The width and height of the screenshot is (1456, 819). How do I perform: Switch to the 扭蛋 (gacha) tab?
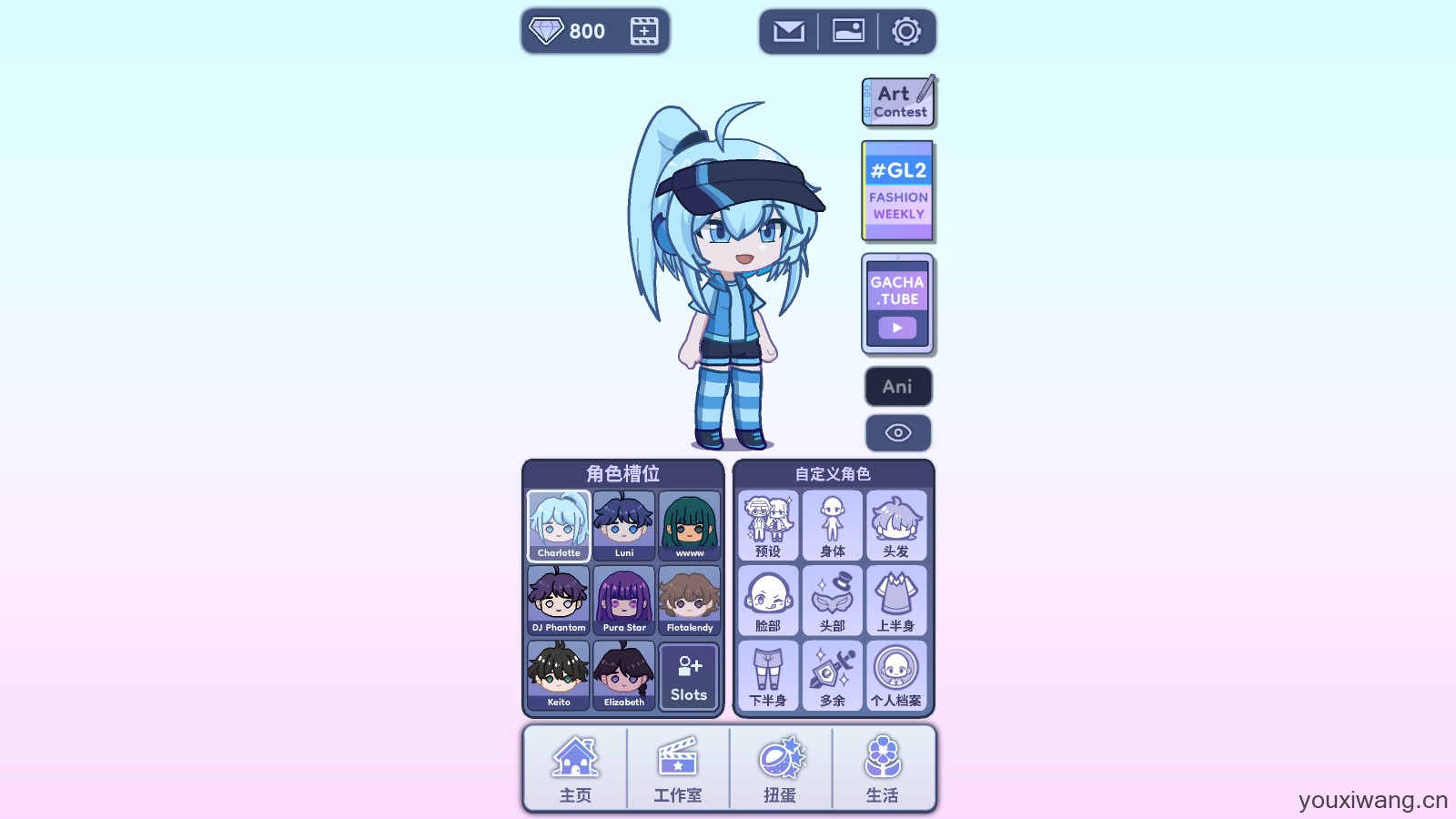(x=781, y=769)
